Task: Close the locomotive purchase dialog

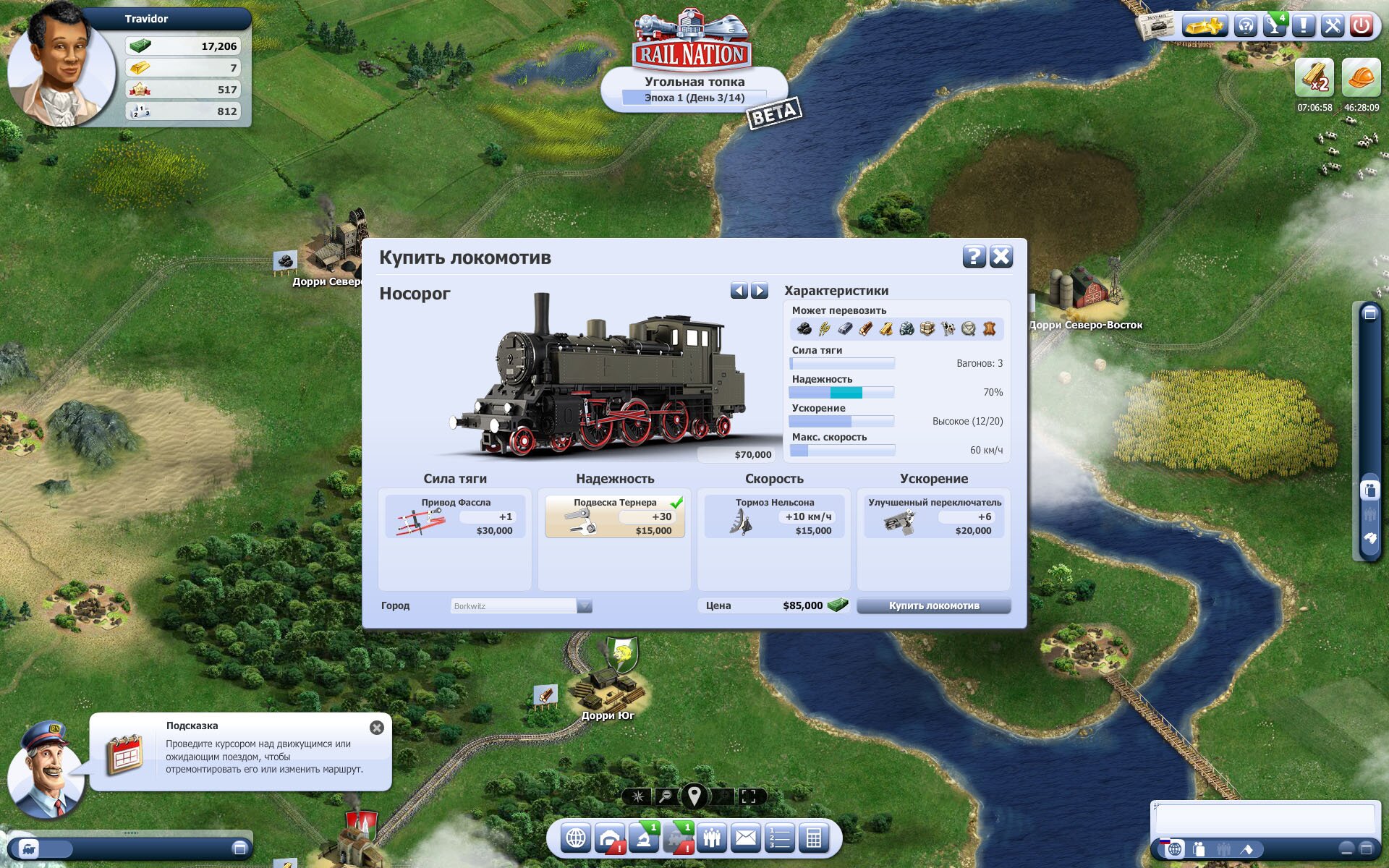Action: coord(1001,257)
